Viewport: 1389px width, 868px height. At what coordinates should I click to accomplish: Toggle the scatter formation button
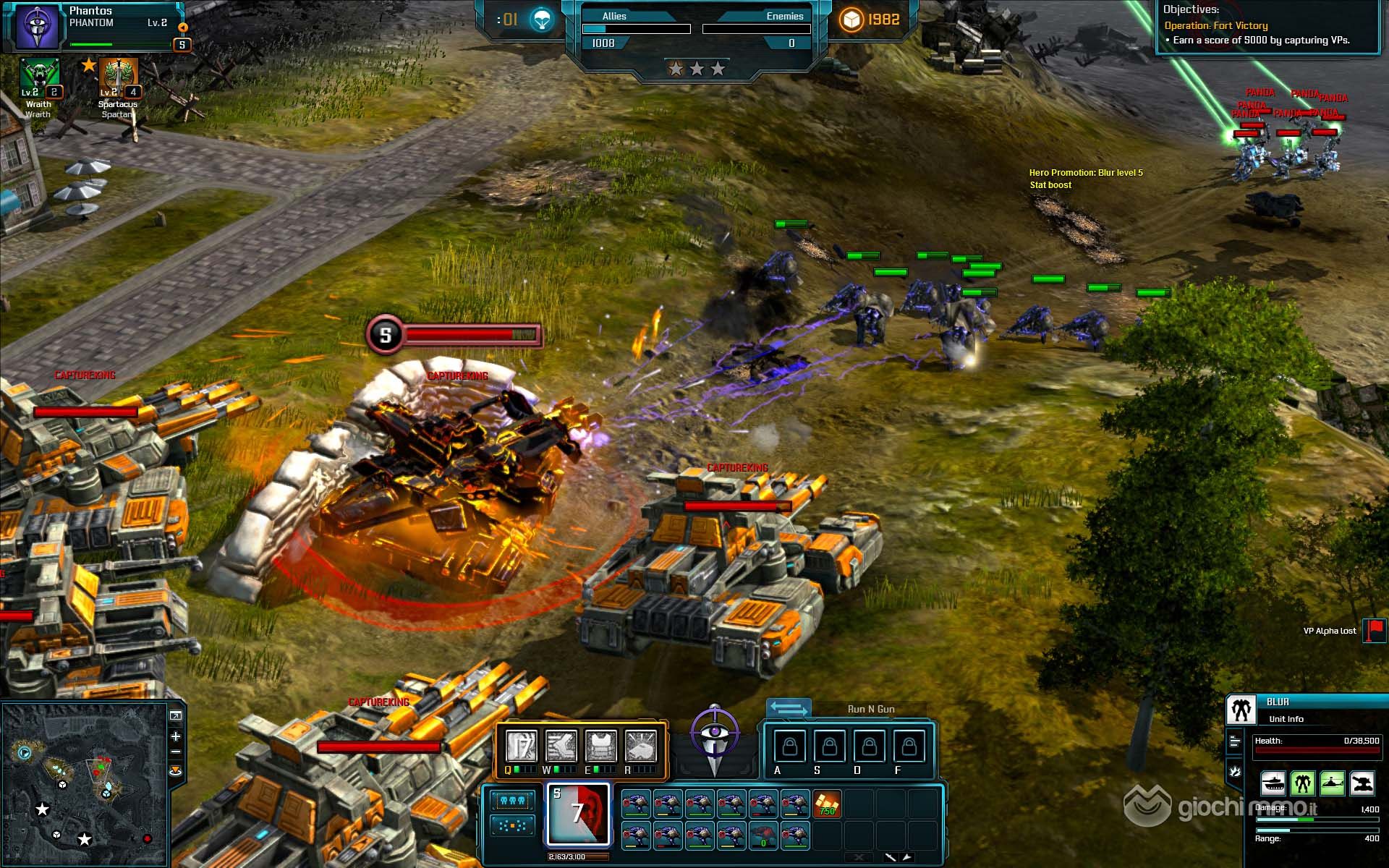click(512, 825)
